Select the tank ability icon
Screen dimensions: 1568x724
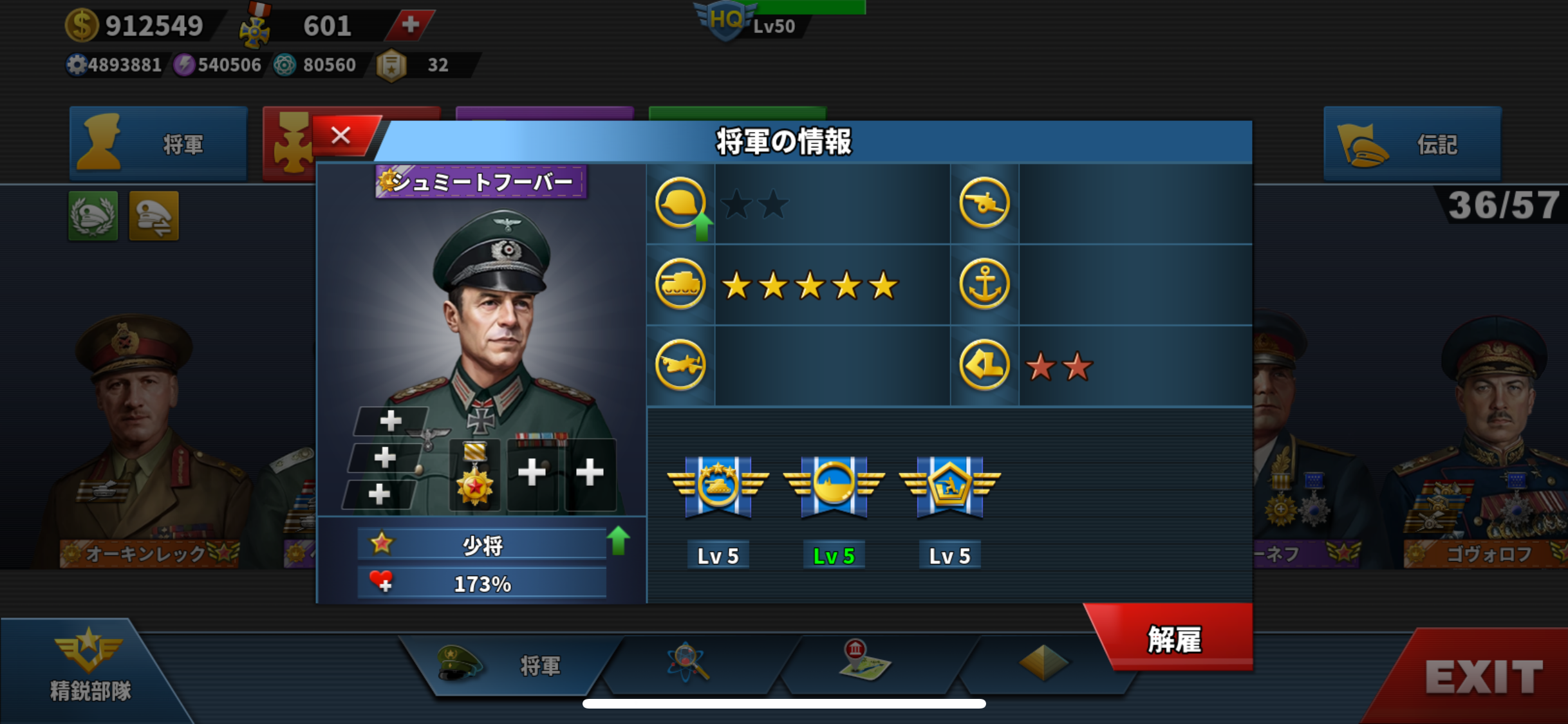click(x=680, y=284)
